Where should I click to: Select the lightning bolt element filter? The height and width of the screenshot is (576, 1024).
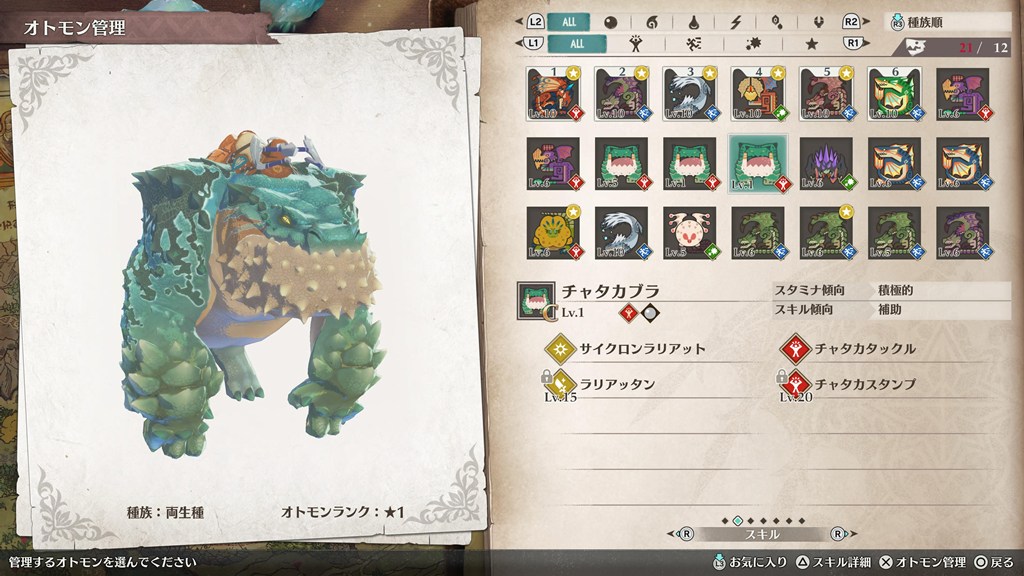(736, 22)
